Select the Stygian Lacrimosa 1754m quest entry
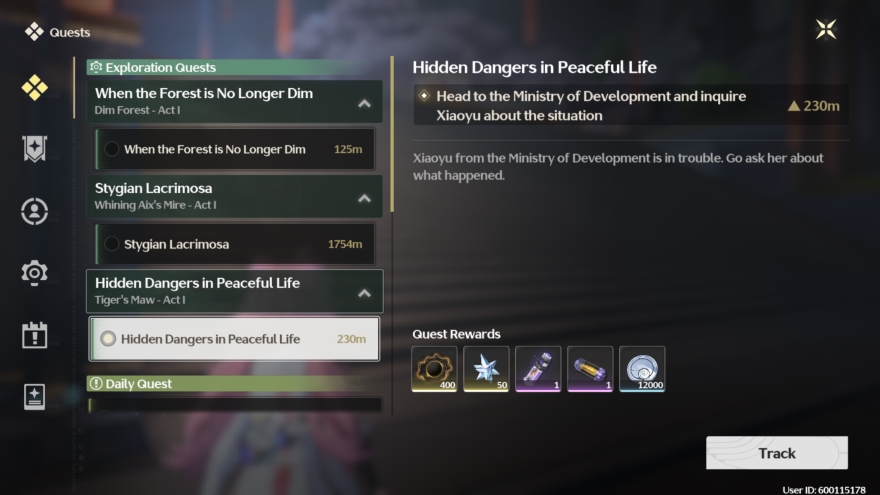The height and width of the screenshot is (495, 880). click(x=236, y=244)
